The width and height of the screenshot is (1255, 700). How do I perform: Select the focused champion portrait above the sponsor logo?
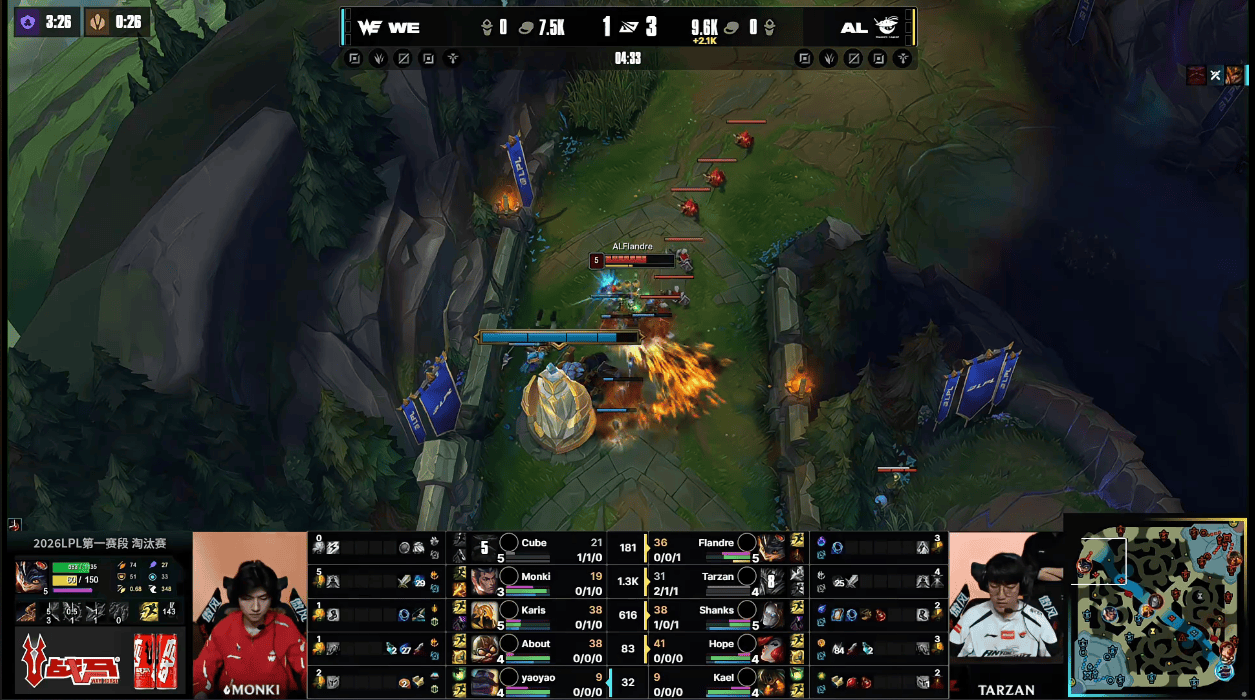[x=30, y=577]
